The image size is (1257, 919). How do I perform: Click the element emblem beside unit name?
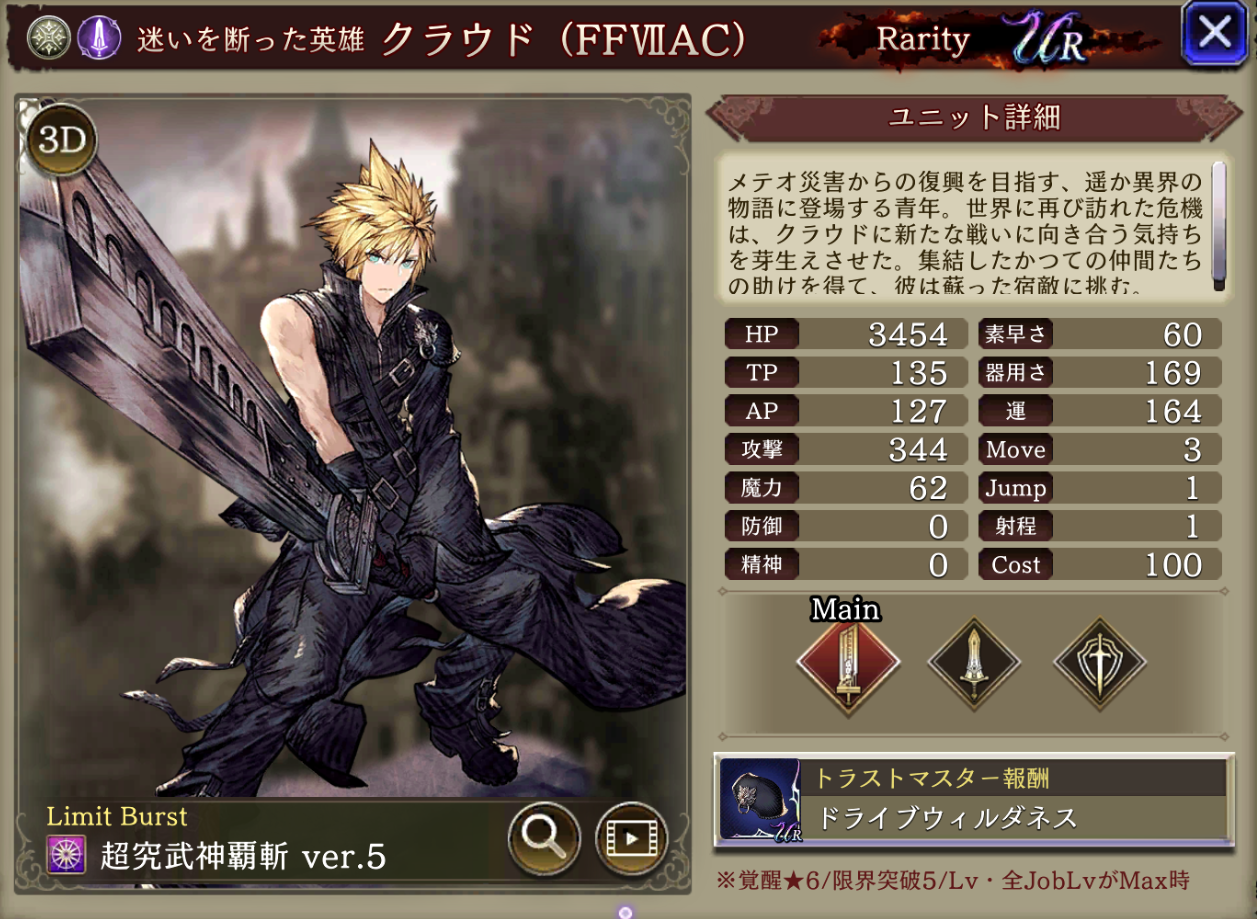click(47, 38)
